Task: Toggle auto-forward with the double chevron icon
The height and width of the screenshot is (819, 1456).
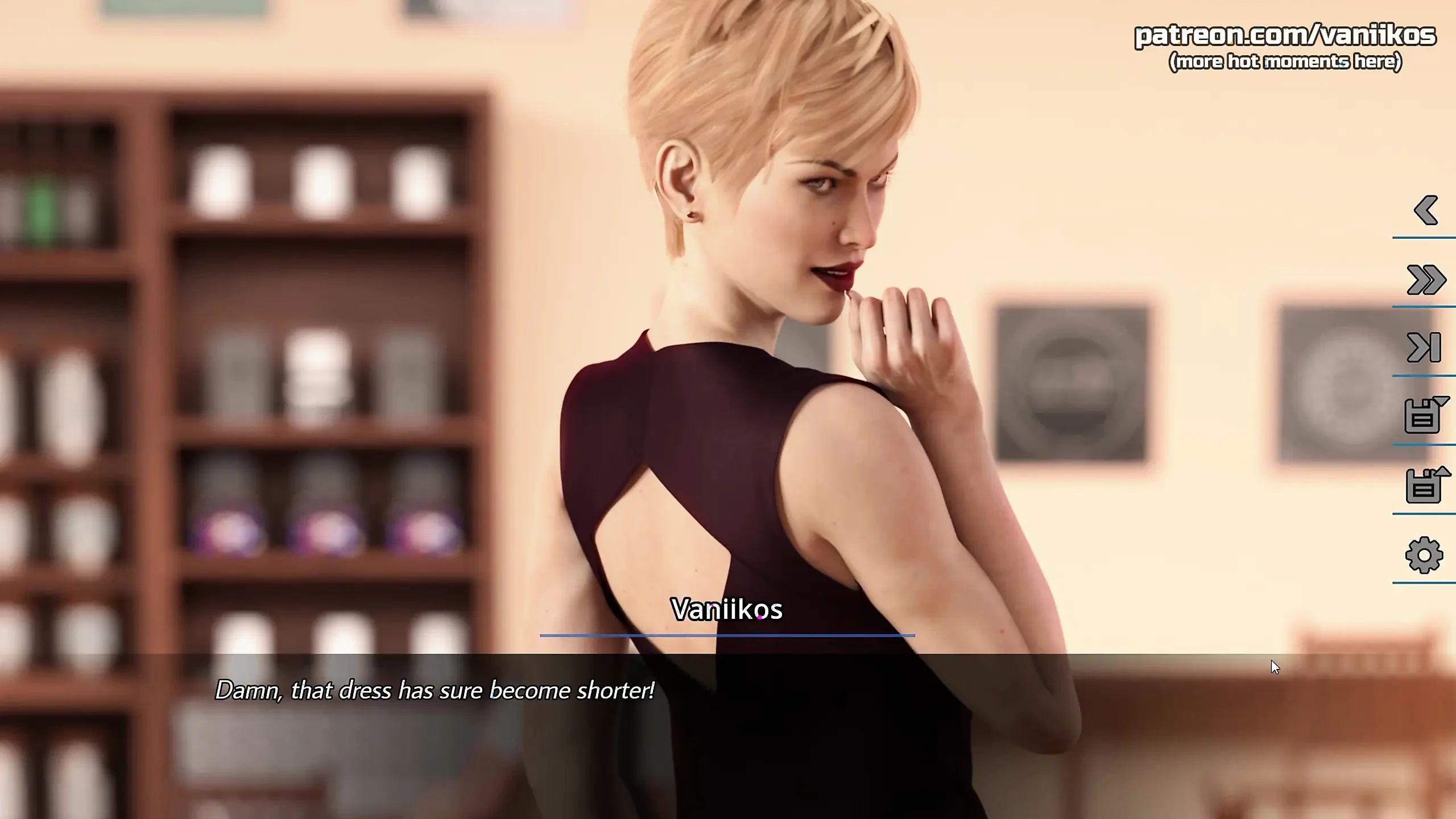Action: (1425, 280)
